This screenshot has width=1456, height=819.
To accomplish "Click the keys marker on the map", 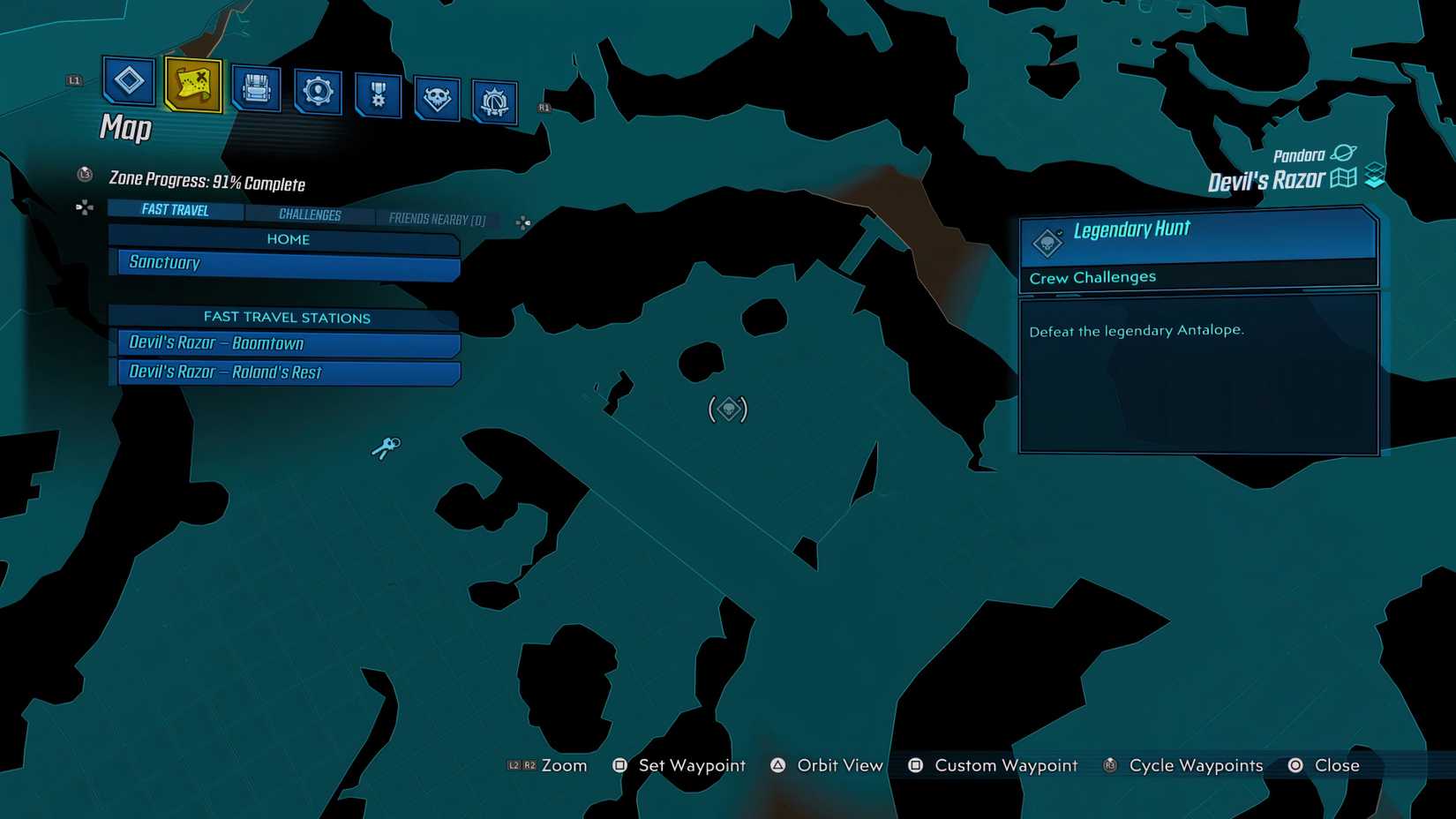I will (x=386, y=446).
